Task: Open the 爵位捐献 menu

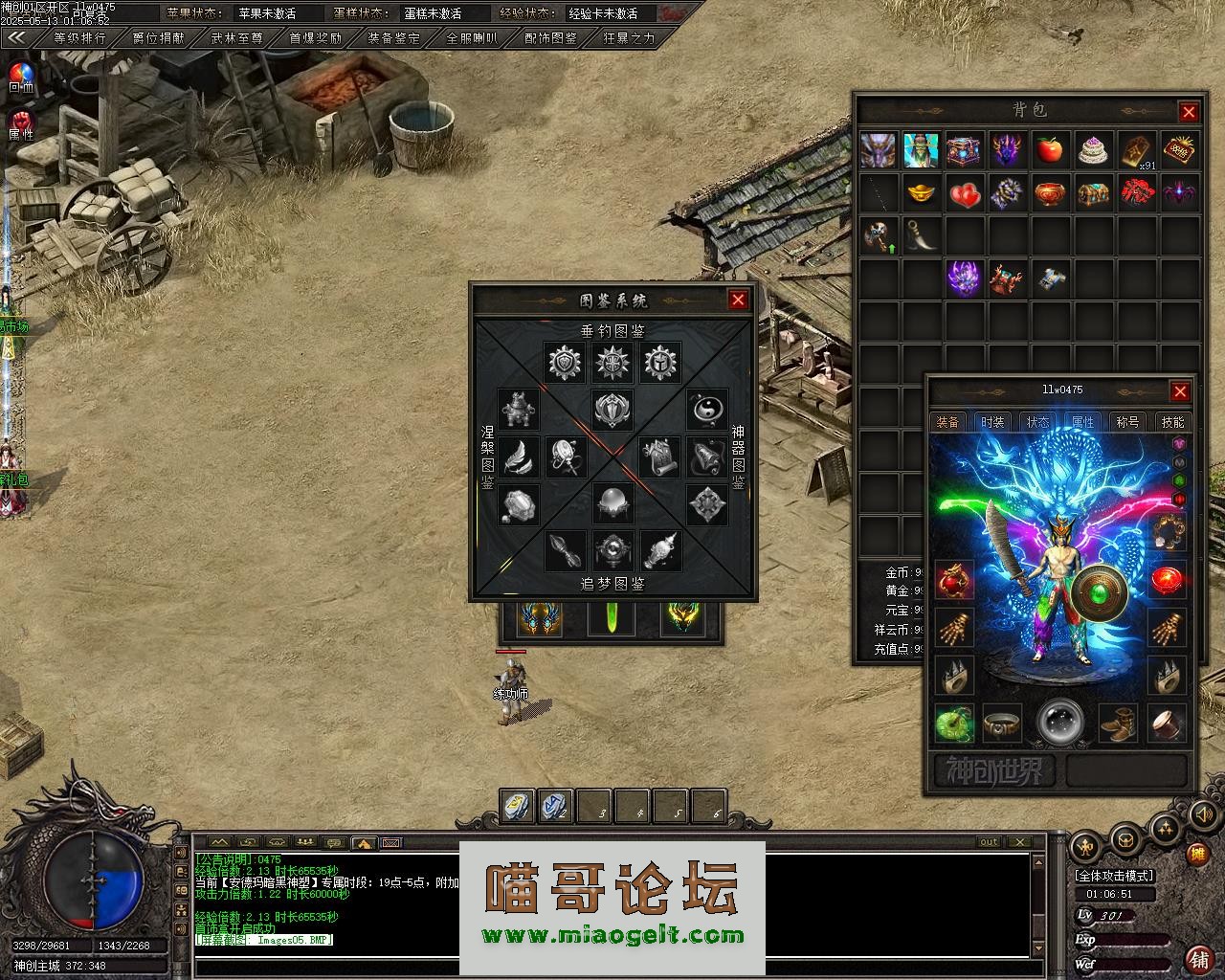Action: pyautogui.click(x=159, y=38)
